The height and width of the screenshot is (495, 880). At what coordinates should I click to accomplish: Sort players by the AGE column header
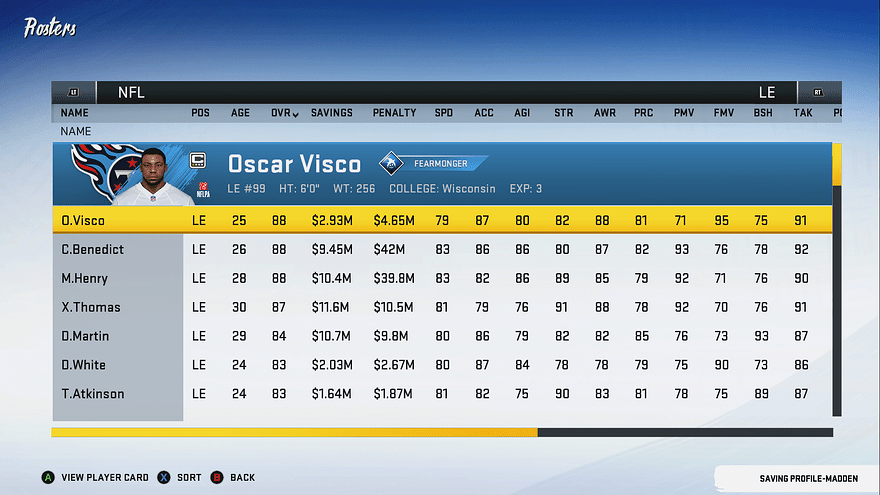[241, 113]
